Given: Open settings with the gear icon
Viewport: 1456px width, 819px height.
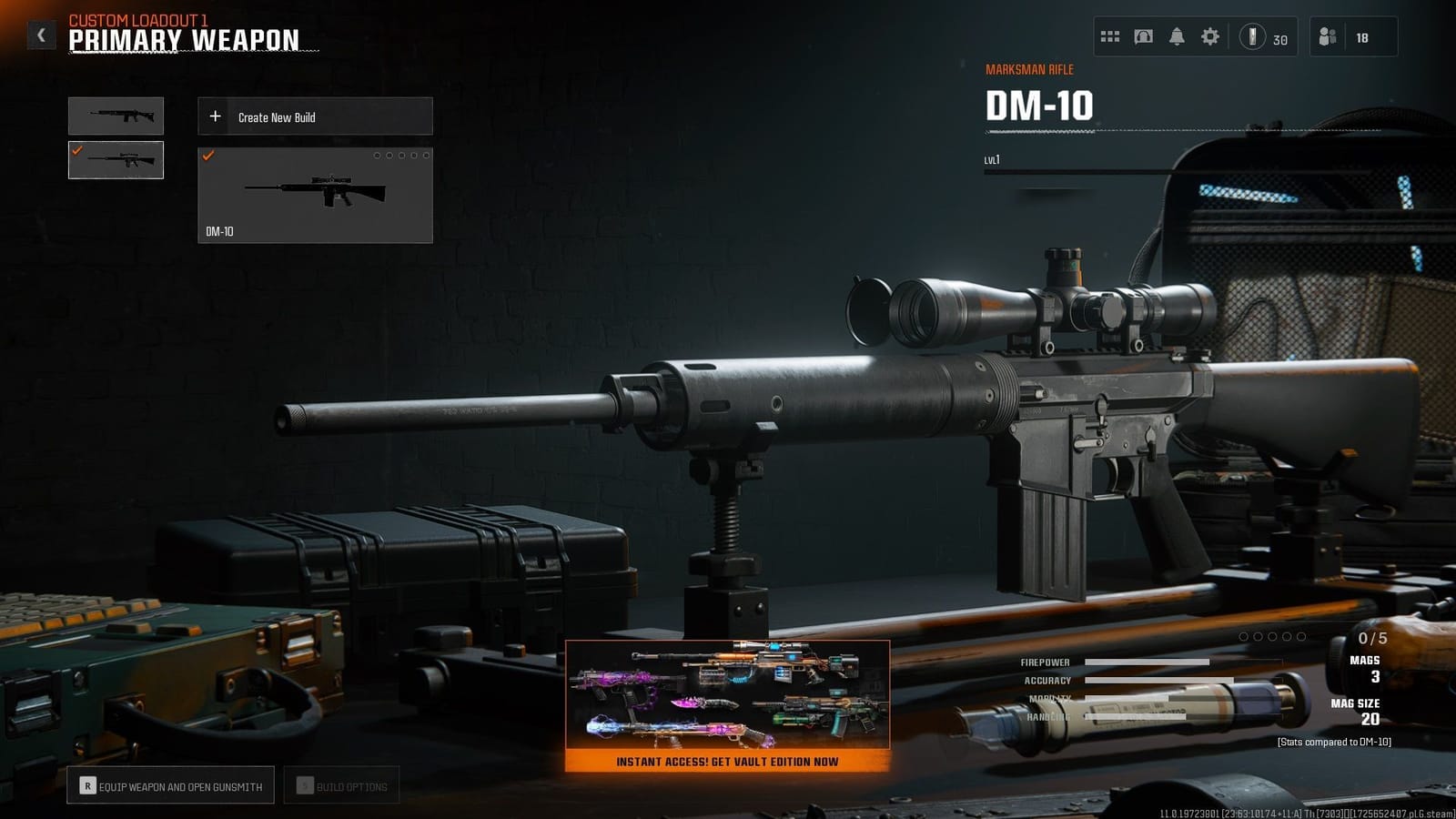Looking at the screenshot, I should (x=1209, y=36).
